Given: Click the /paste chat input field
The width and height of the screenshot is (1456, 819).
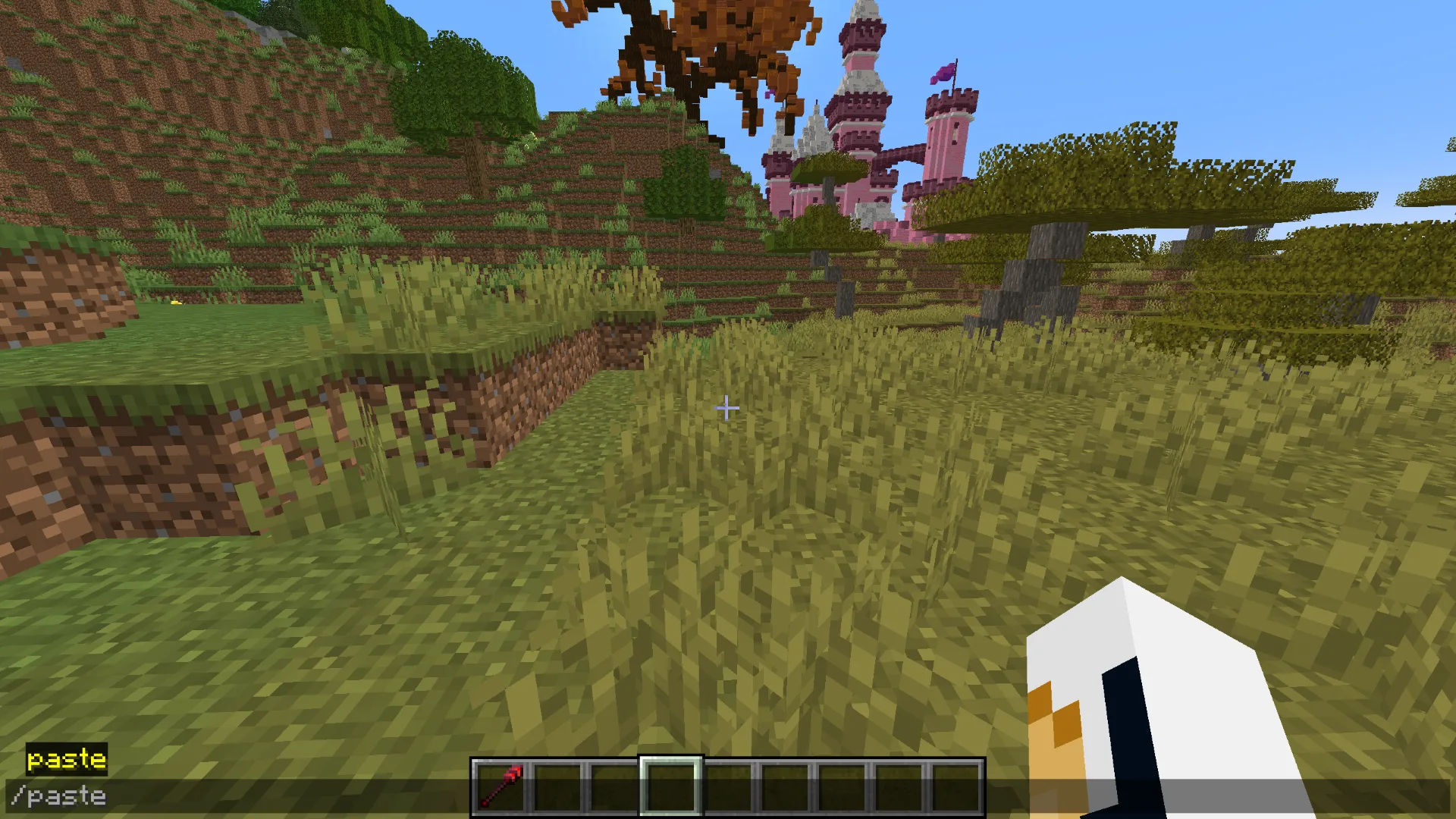Looking at the screenshot, I should click(227, 796).
